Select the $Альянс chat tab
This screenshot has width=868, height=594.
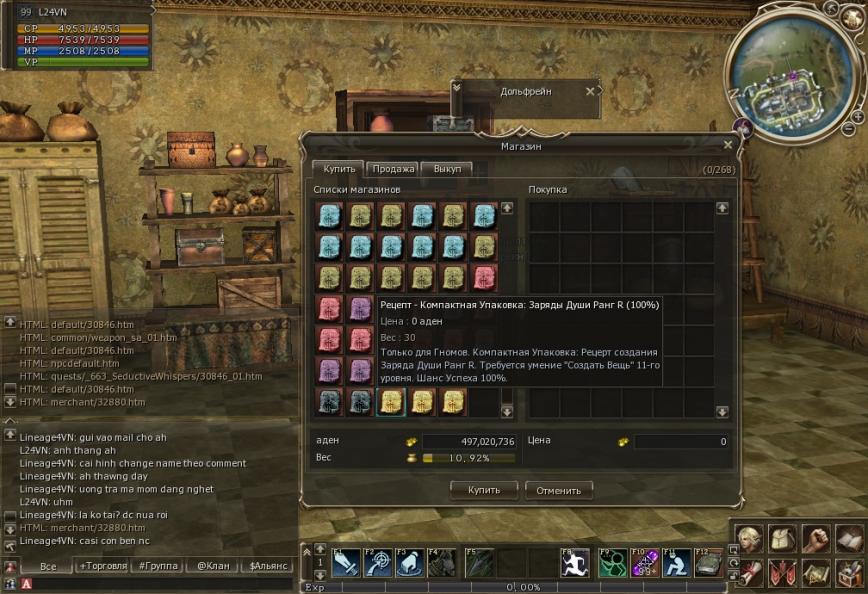tap(267, 566)
